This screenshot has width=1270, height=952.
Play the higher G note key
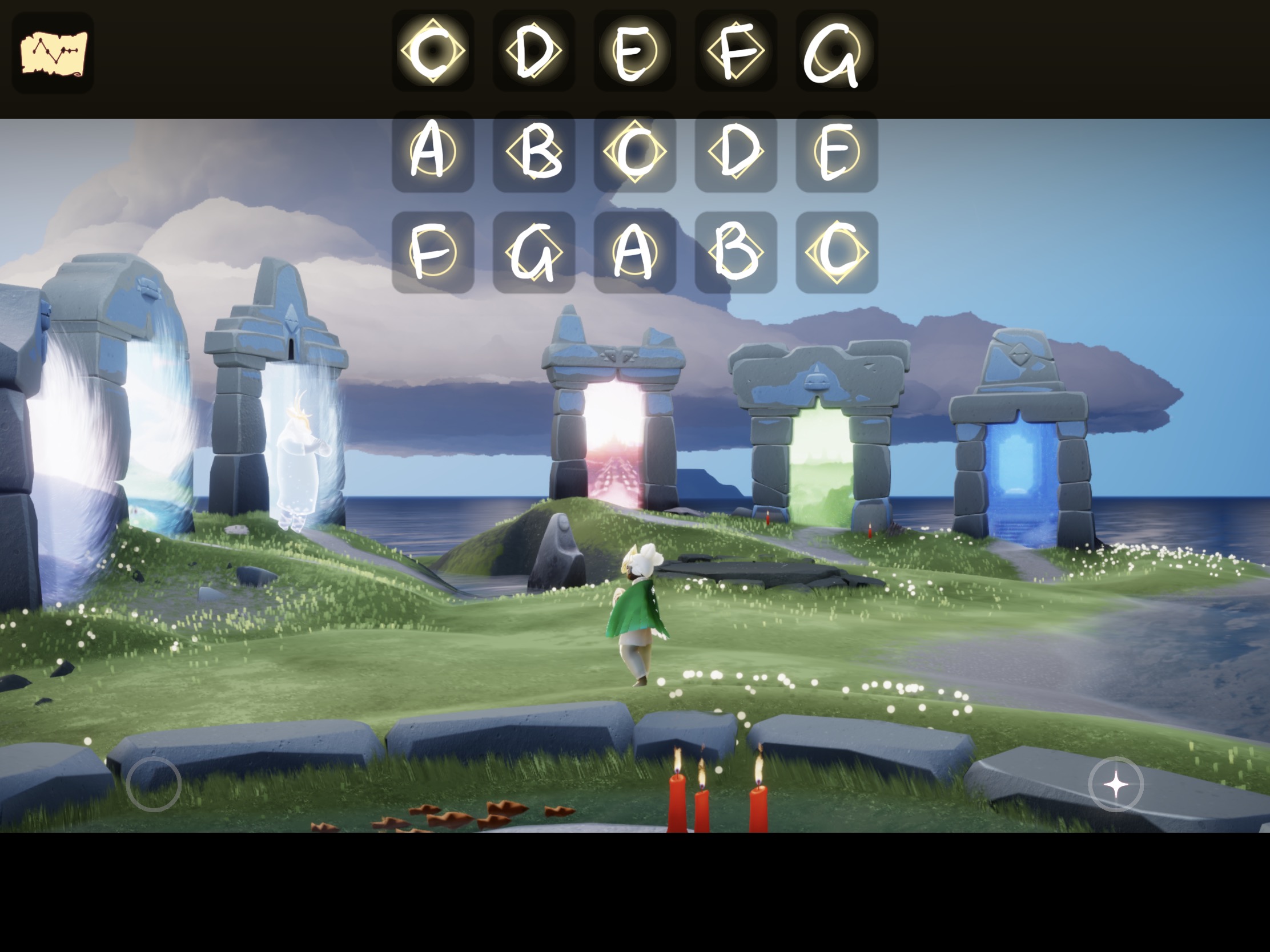click(534, 252)
